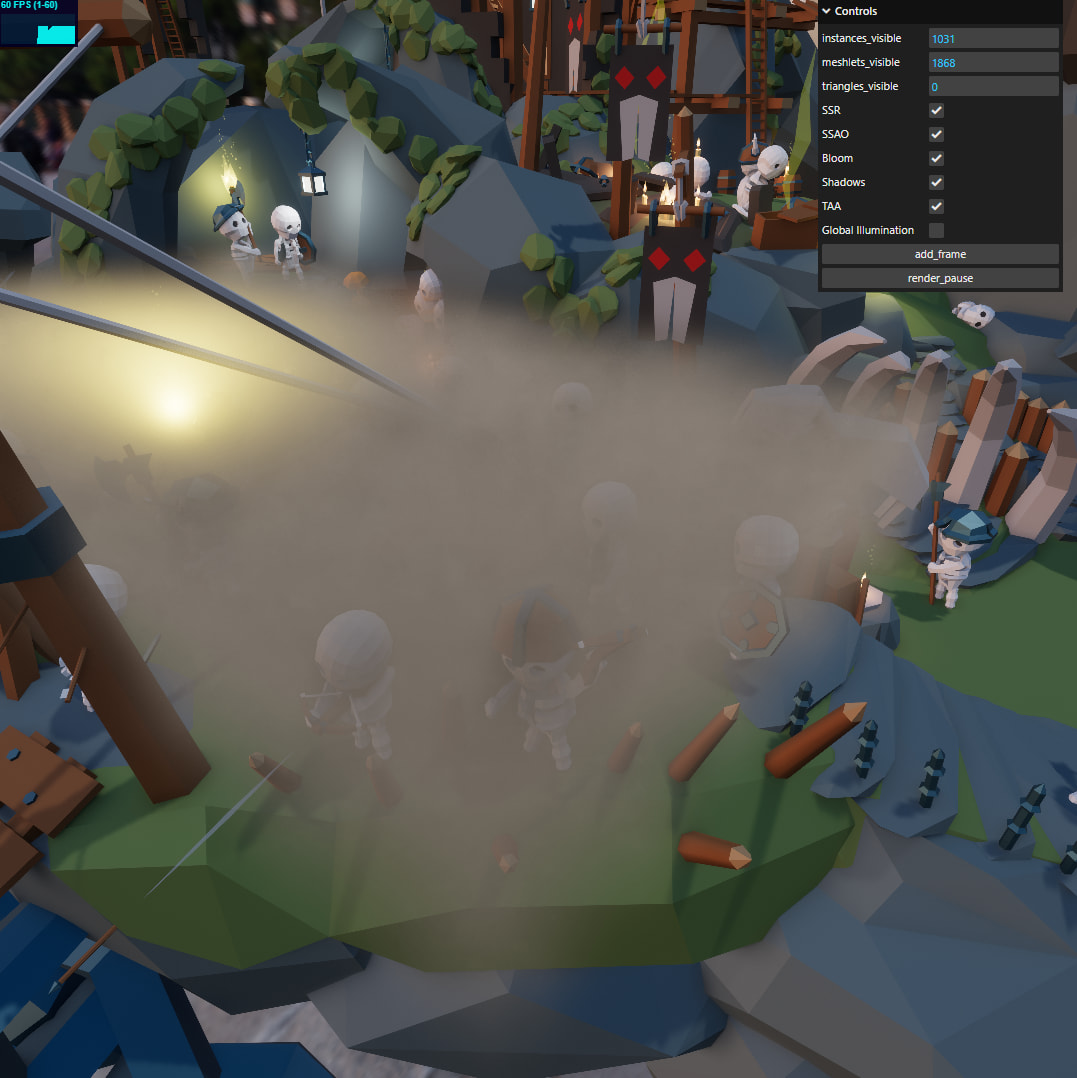The height and width of the screenshot is (1078, 1077).
Task: Click the add_frame button
Action: pyautogui.click(x=939, y=254)
